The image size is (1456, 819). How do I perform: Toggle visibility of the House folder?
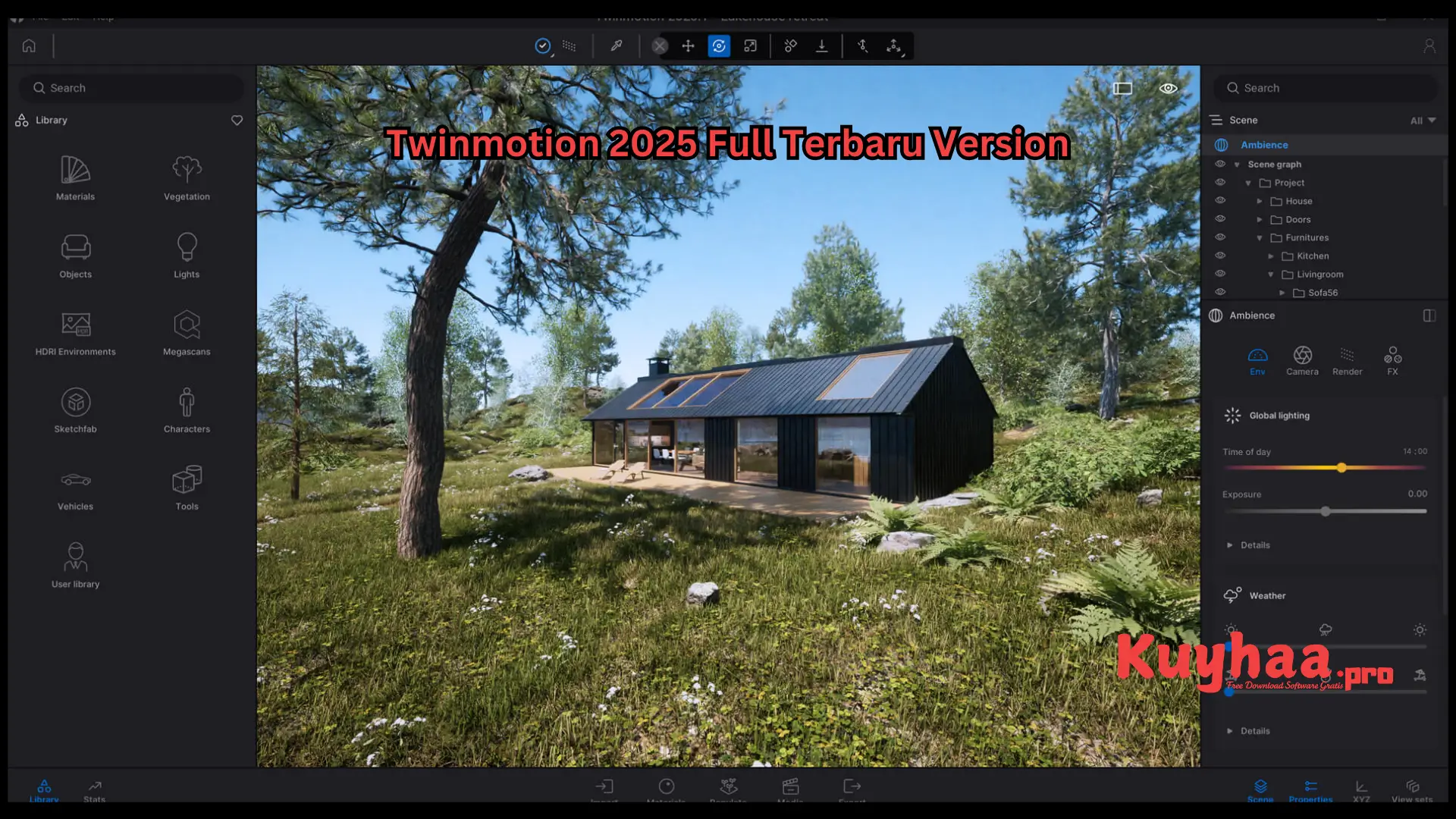point(1221,200)
